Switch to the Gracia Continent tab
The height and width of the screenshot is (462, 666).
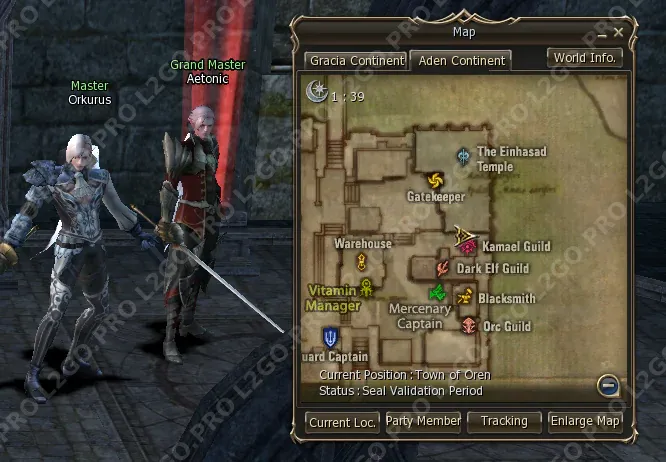click(x=356, y=61)
